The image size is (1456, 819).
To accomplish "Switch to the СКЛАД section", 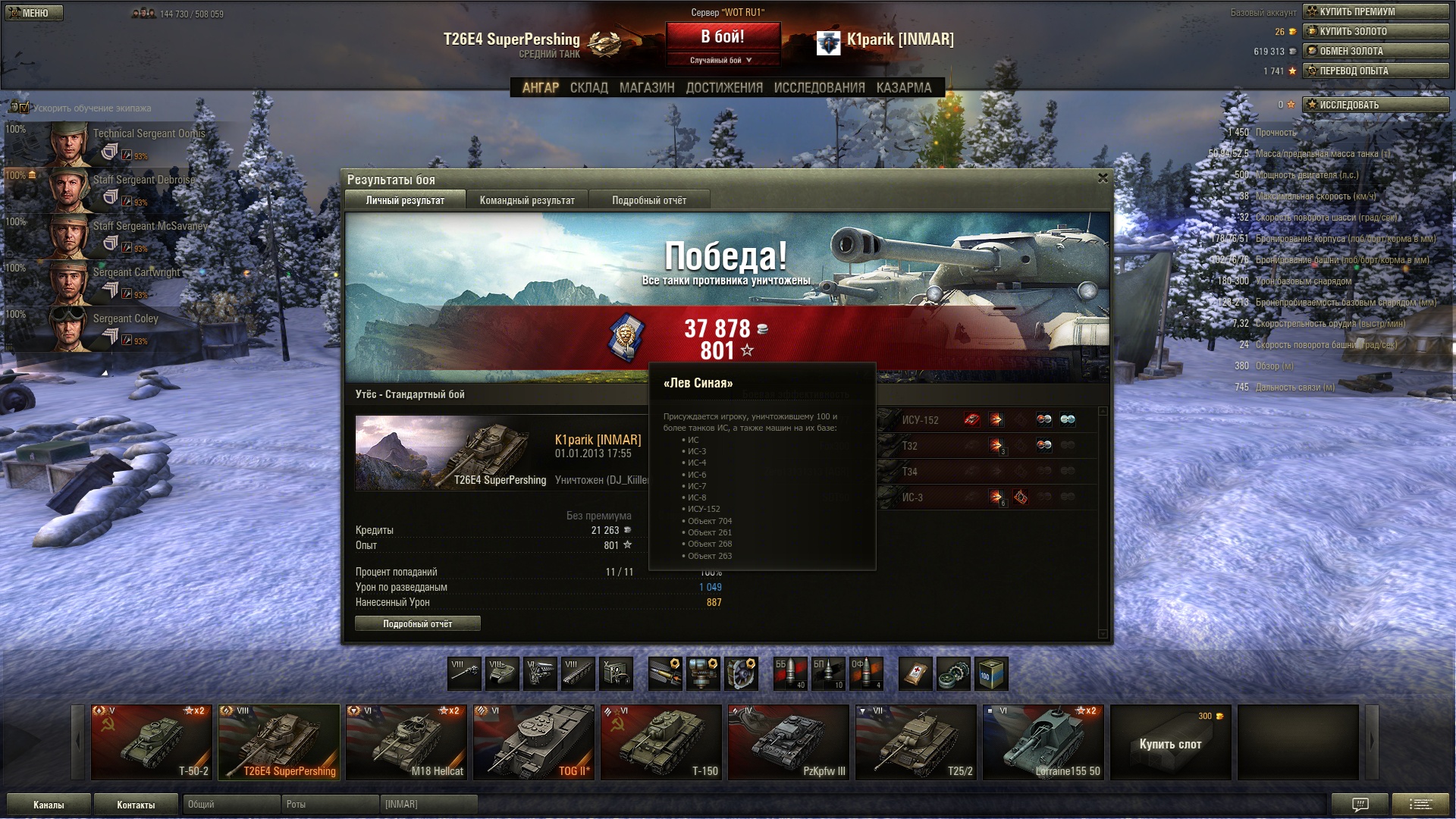I will point(589,88).
